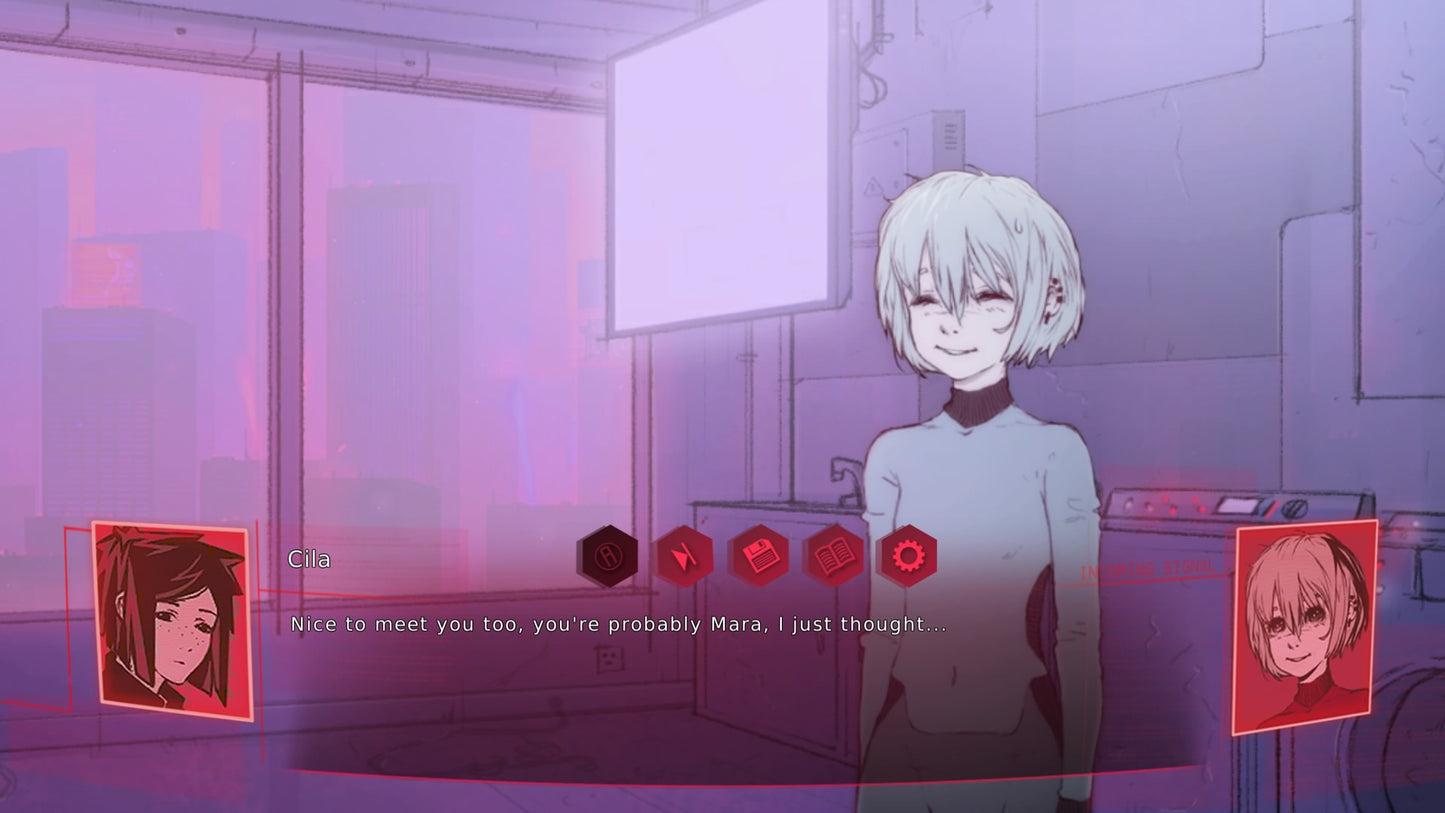Screen dimensions: 1445x813
Task: Activate the skip-forward hexagon icon
Action: pyautogui.click(x=684, y=556)
